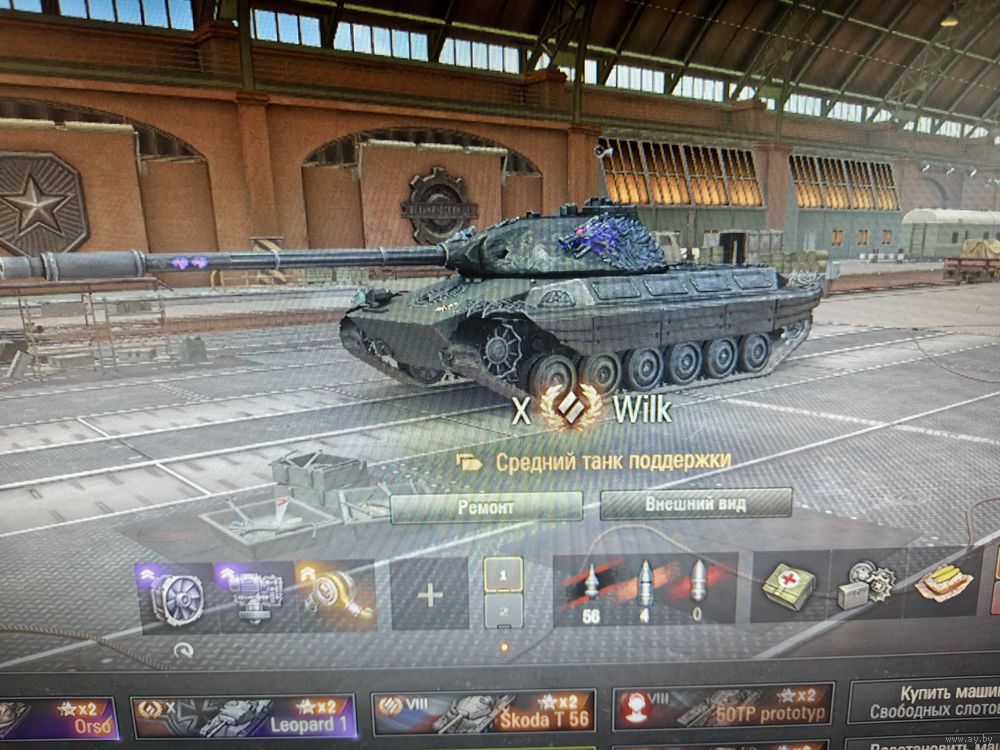Image resolution: width=1000 pixels, height=750 pixels.
Task: Open the Внешний вид (Exterior) customization
Action: [x=695, y=504]
